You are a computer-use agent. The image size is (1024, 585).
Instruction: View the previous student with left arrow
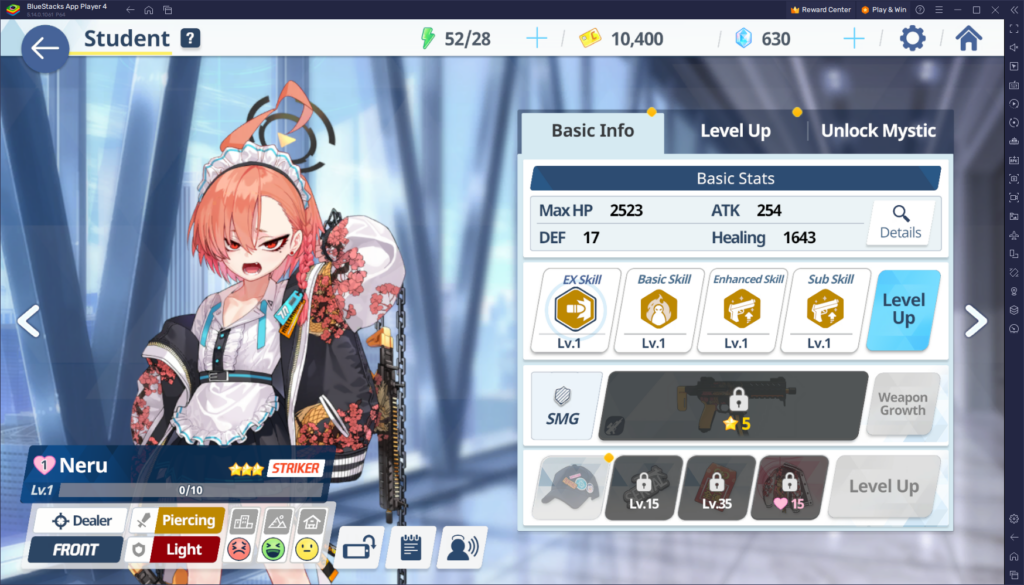point(28,320)
